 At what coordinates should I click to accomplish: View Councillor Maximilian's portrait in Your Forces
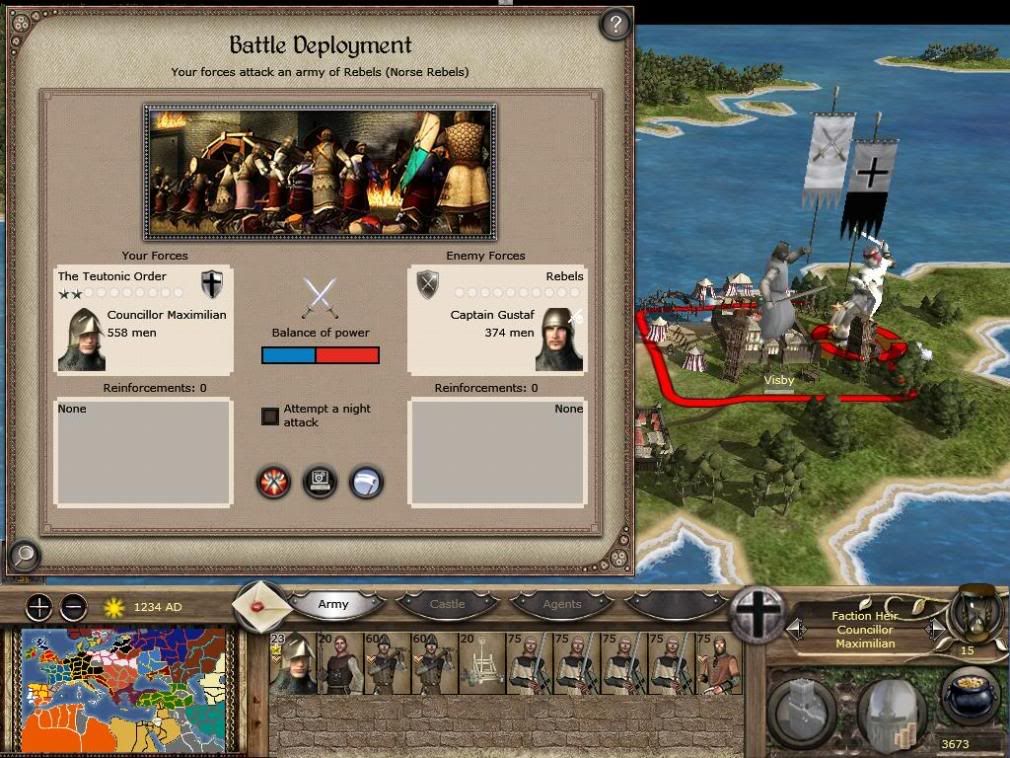[x=80, y=339]
